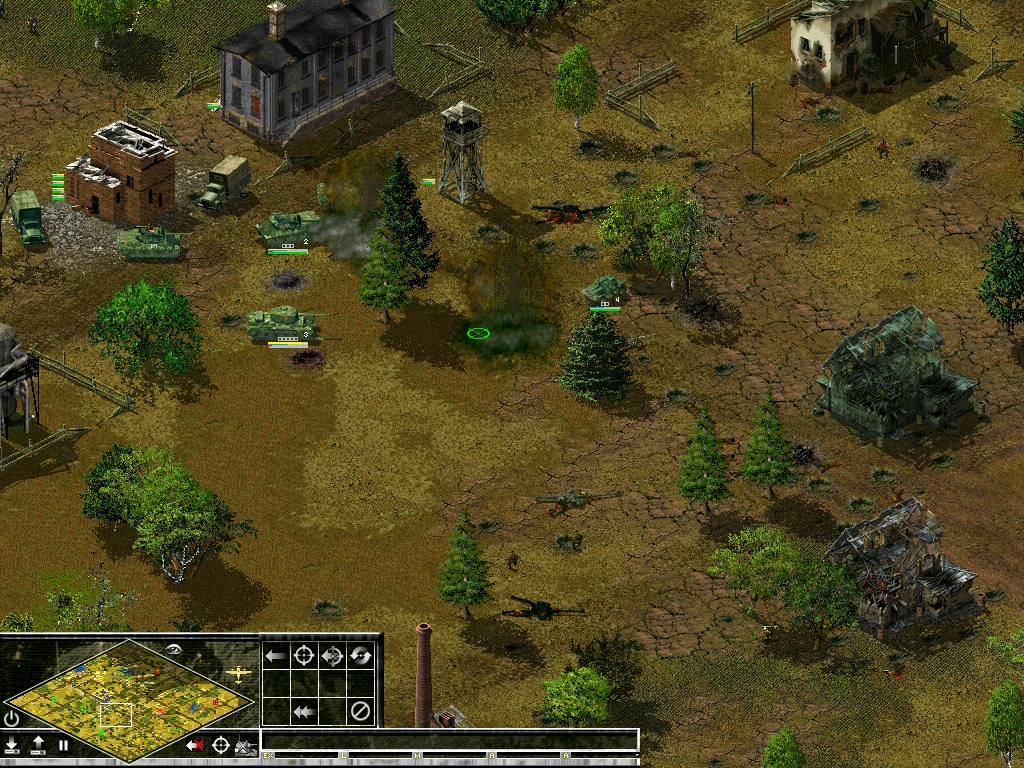Click the down-arrow load button

(x=12, y=745)
